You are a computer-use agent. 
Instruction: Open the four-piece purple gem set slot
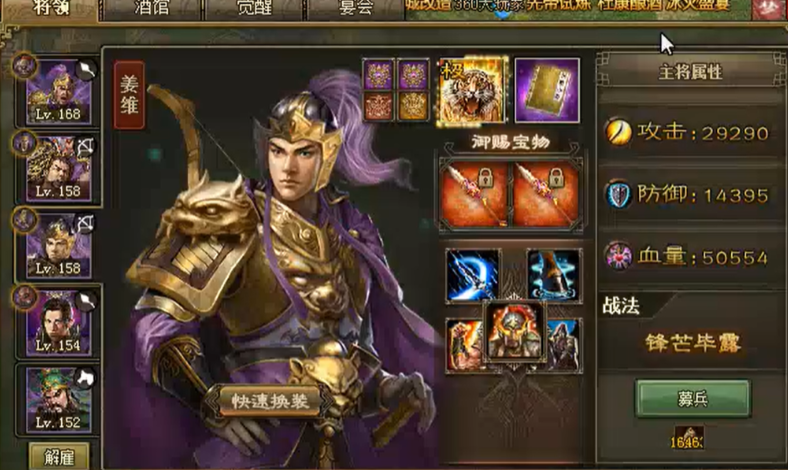397,90
